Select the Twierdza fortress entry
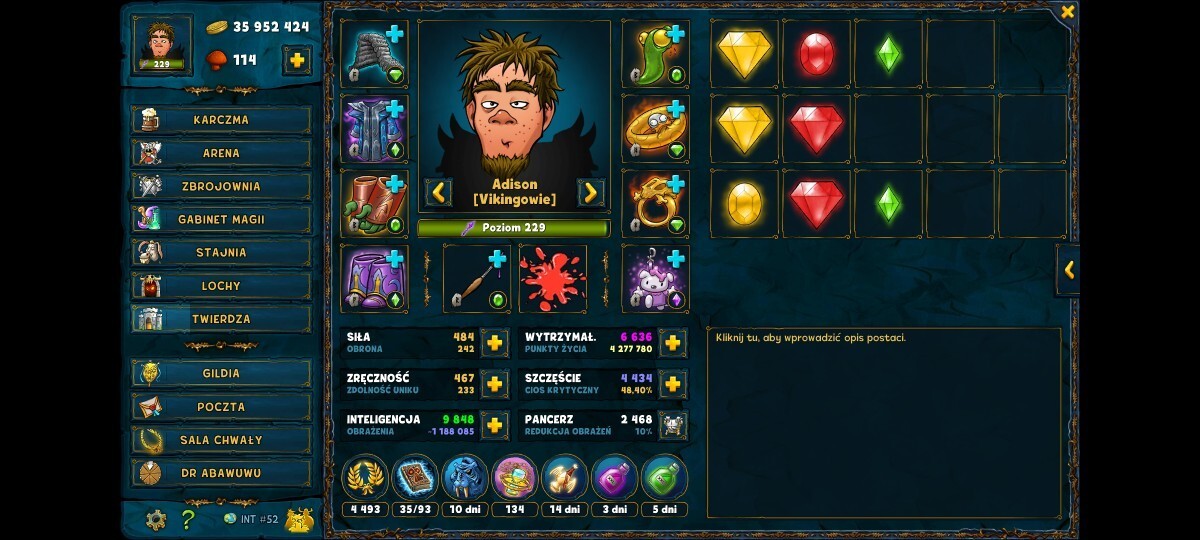The height and width of the screenshot is (540, 1200). [x=221, y=319]
